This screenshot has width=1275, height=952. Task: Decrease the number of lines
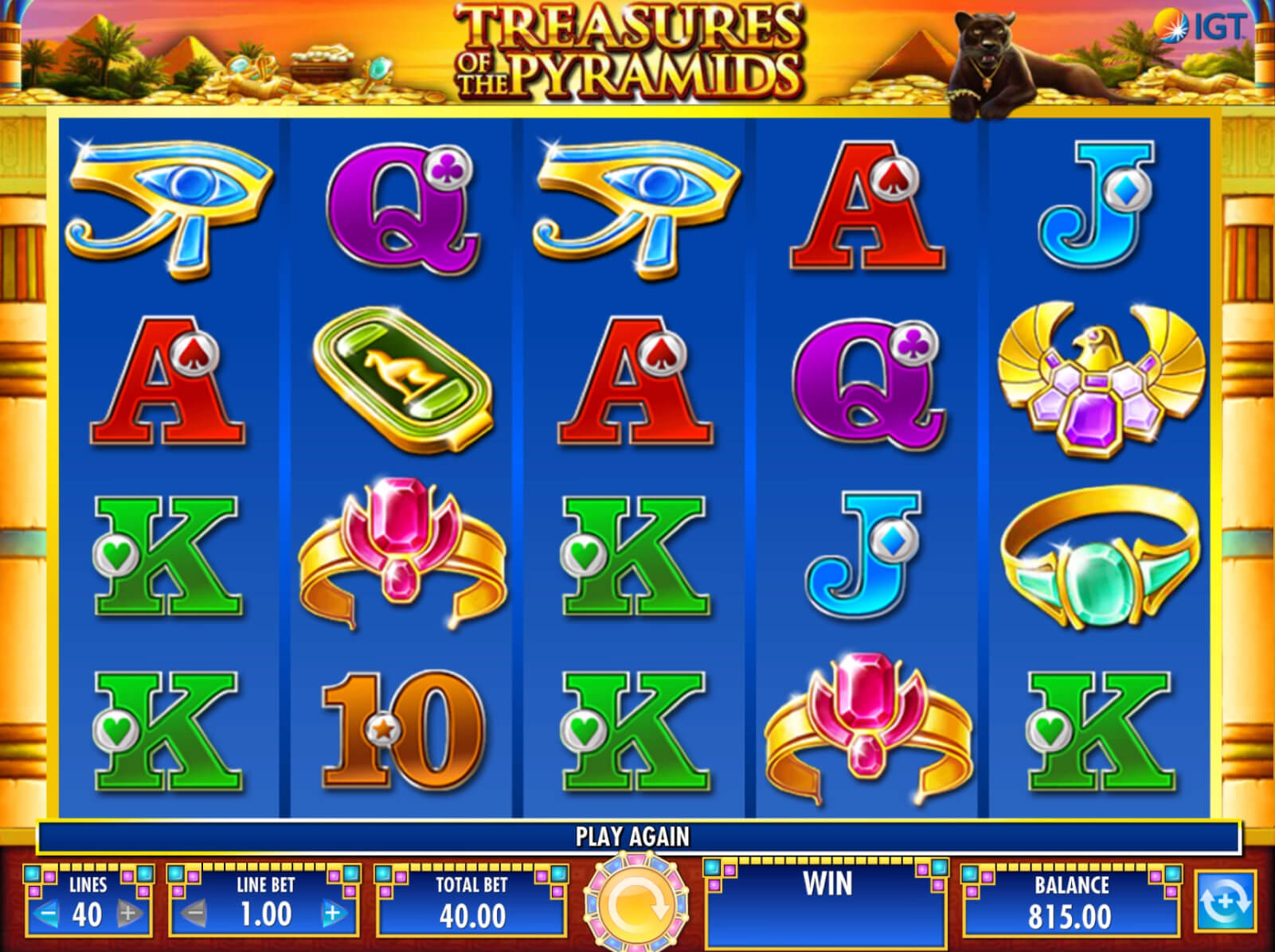(x=48, y=914)
